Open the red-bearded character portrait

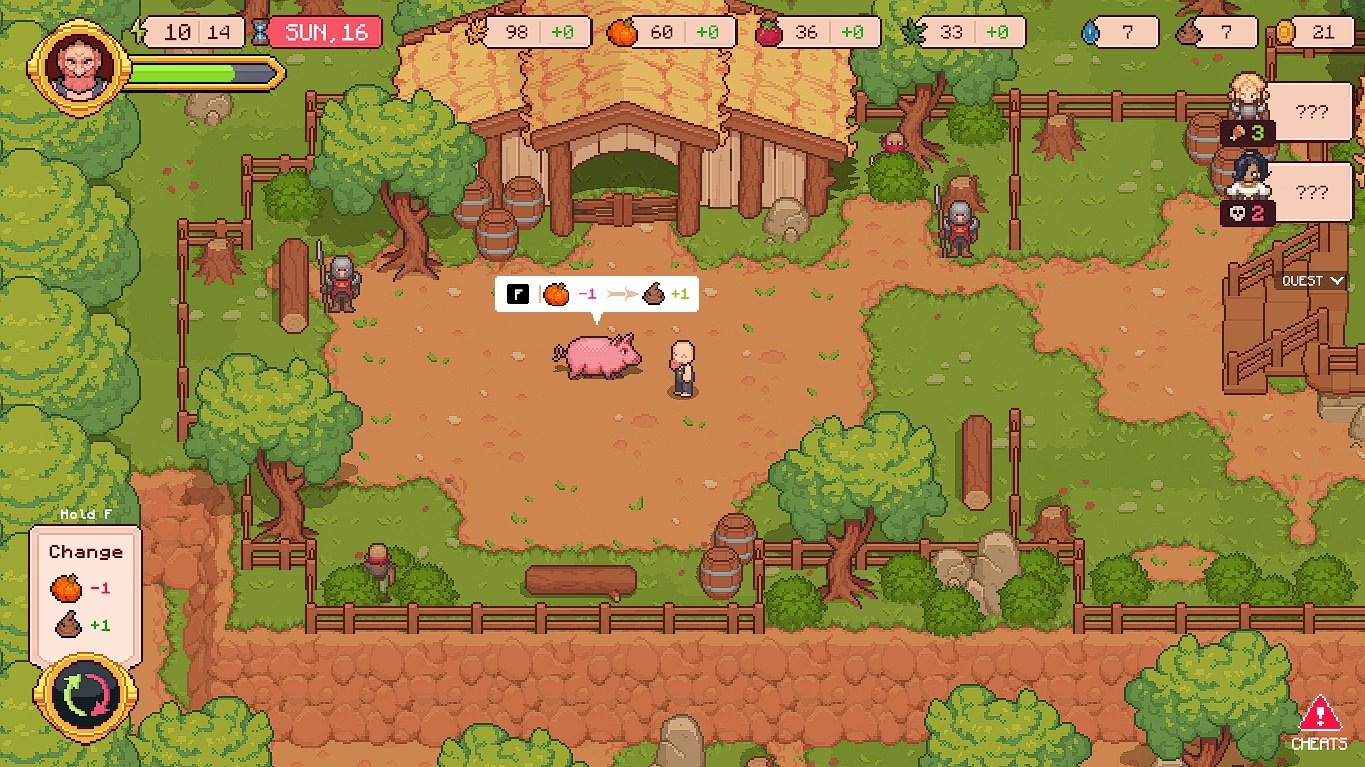[79, 68]
